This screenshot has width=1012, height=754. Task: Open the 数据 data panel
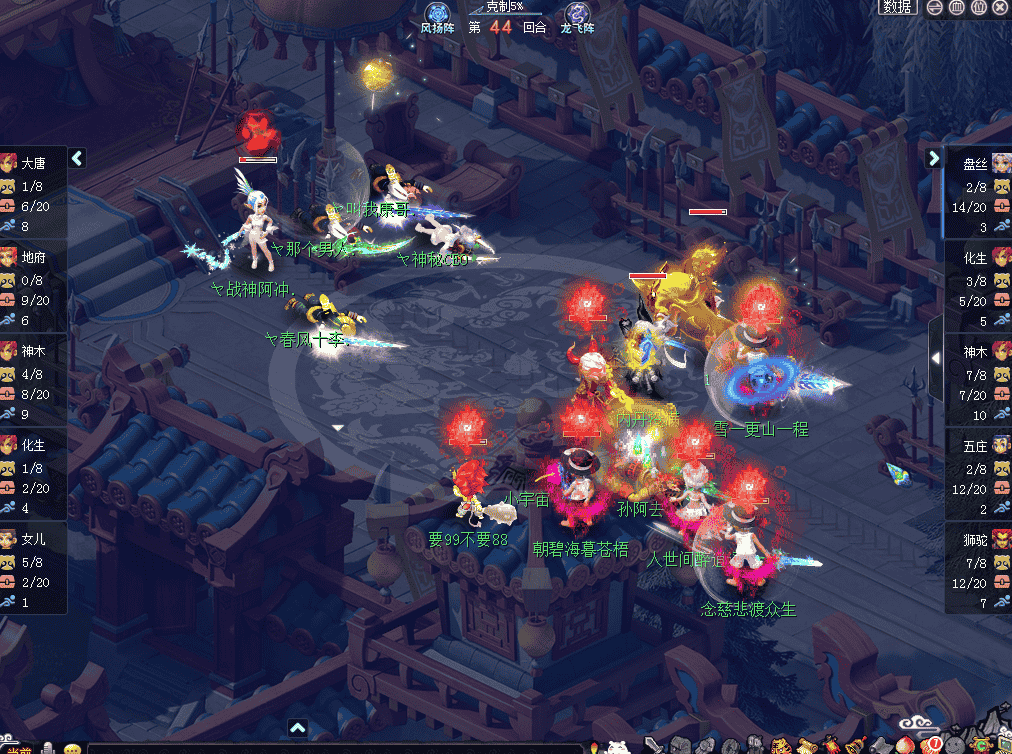[x=897, y=7]
